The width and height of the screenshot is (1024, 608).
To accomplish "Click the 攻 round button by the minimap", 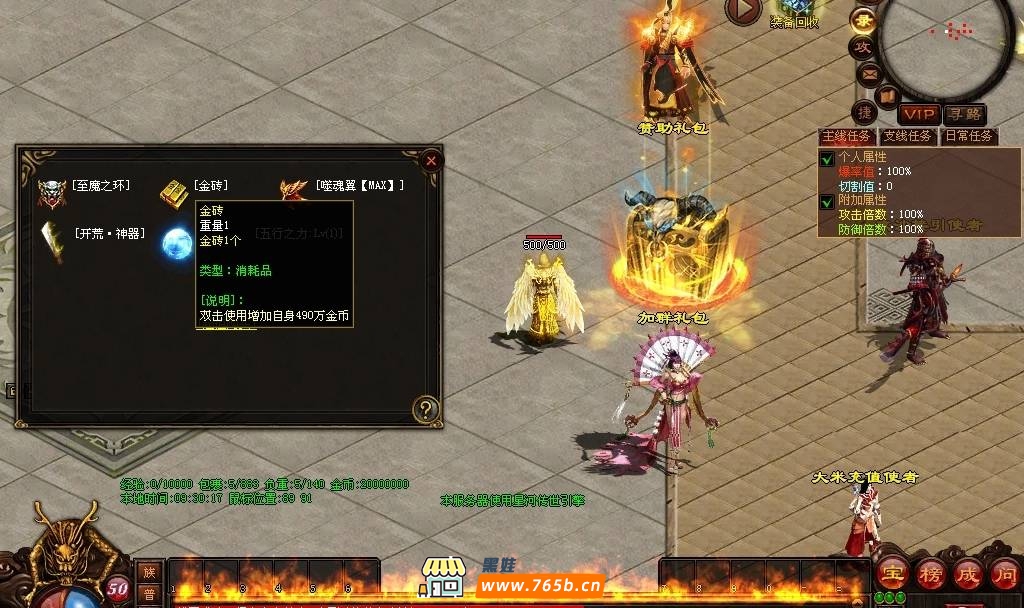I will pos(862,46).
